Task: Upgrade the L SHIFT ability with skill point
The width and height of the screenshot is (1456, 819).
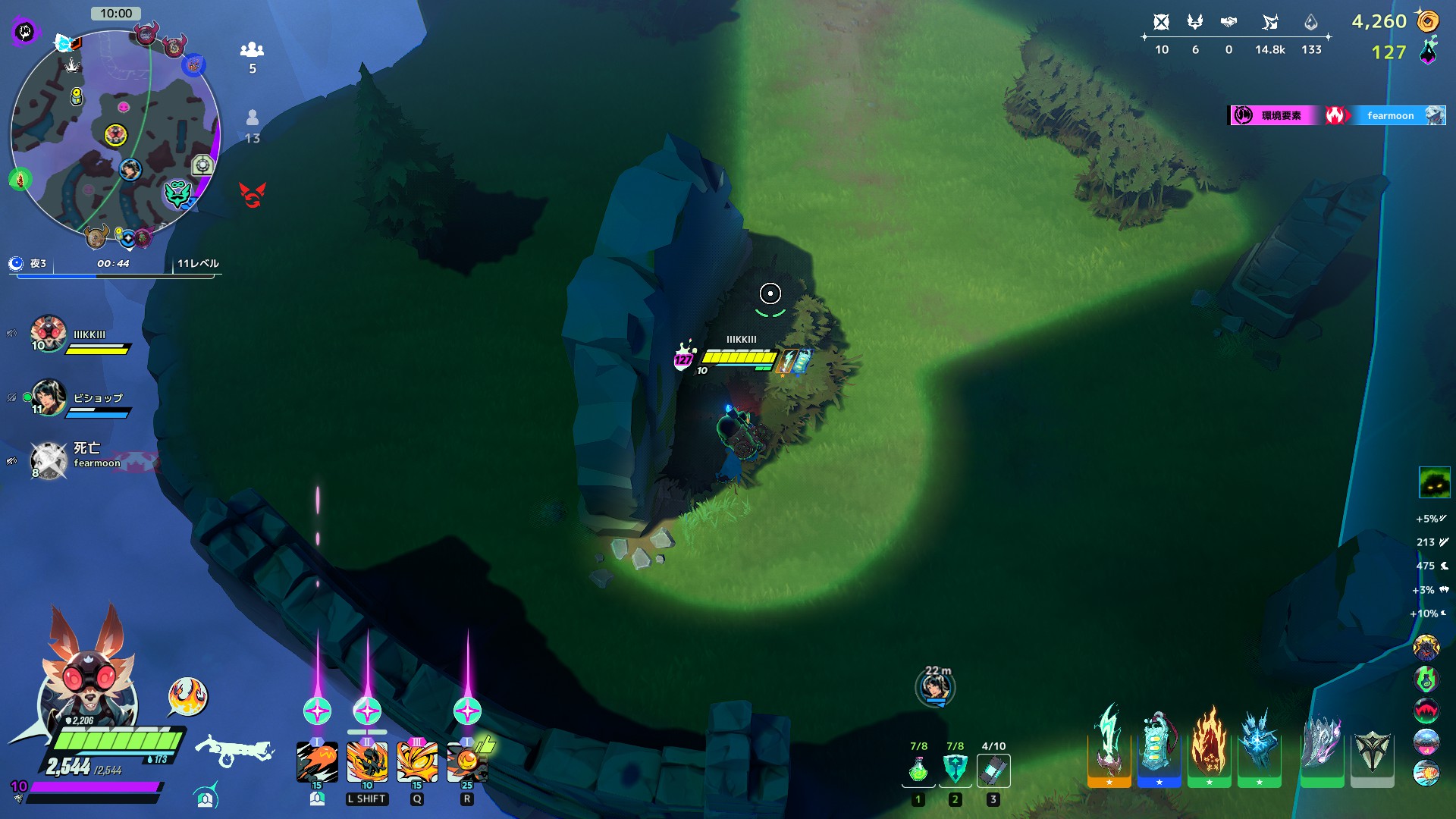Action: (x=367, y=711)
